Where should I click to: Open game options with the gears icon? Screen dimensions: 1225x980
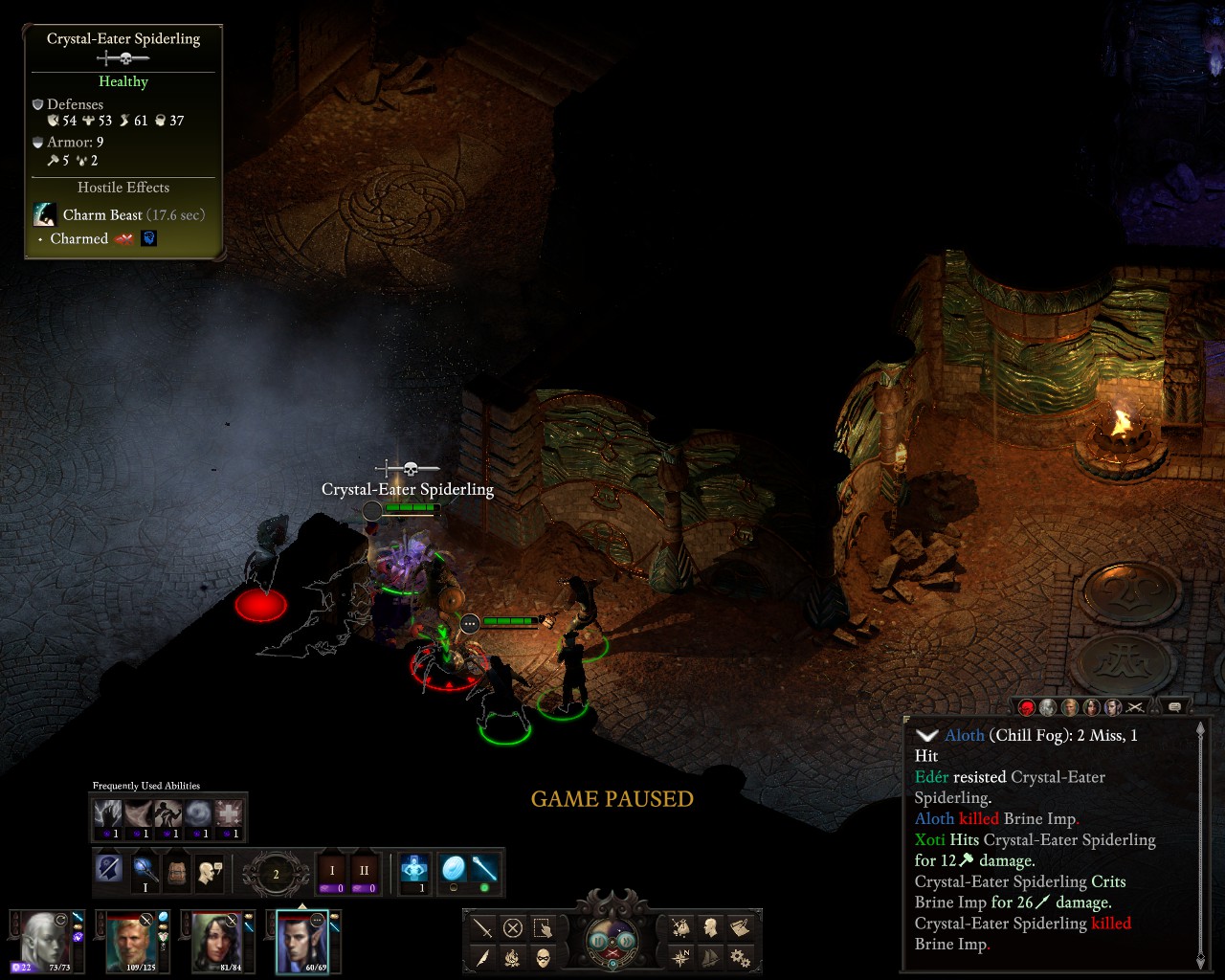pyautogui.click(x=740, y=957)
